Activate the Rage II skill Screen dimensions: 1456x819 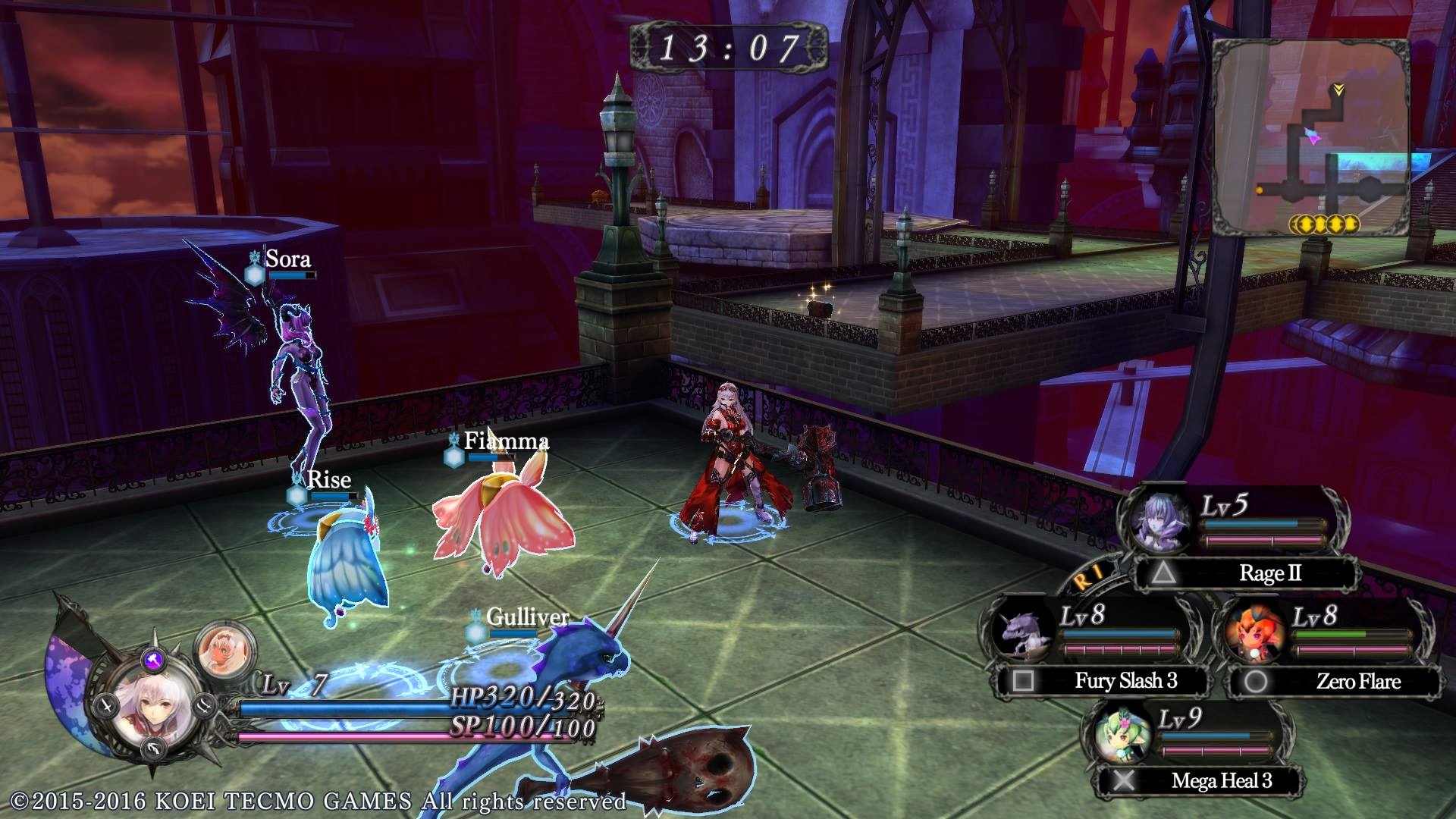click(x=1245, y=573)
